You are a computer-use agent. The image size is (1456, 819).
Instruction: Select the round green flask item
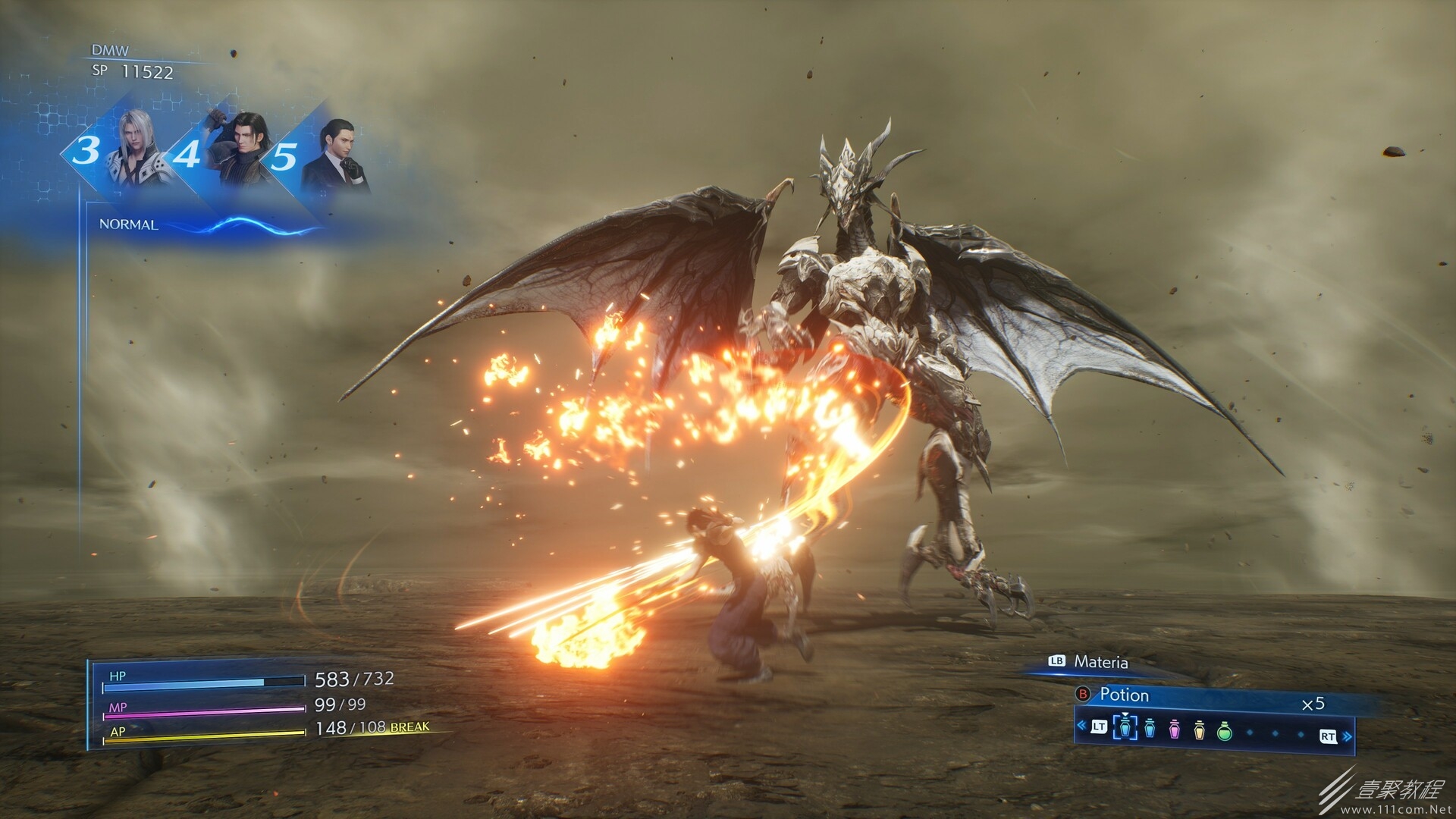click(x=1224, y=732)
